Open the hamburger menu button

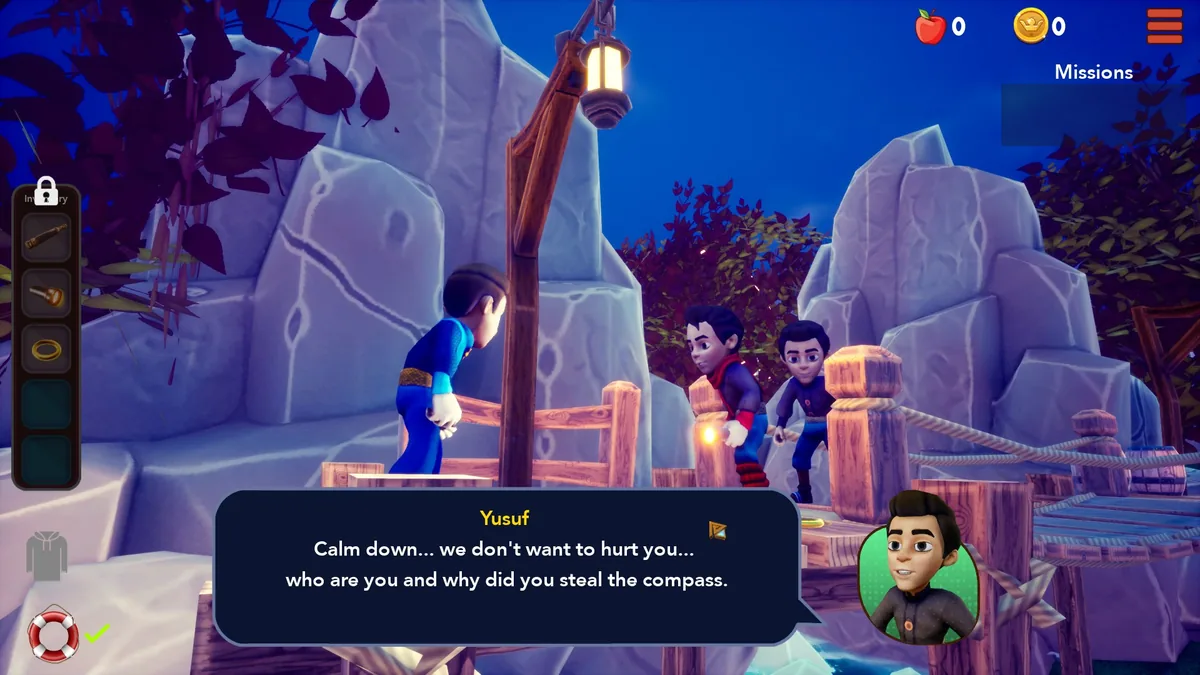point(1164,26)
